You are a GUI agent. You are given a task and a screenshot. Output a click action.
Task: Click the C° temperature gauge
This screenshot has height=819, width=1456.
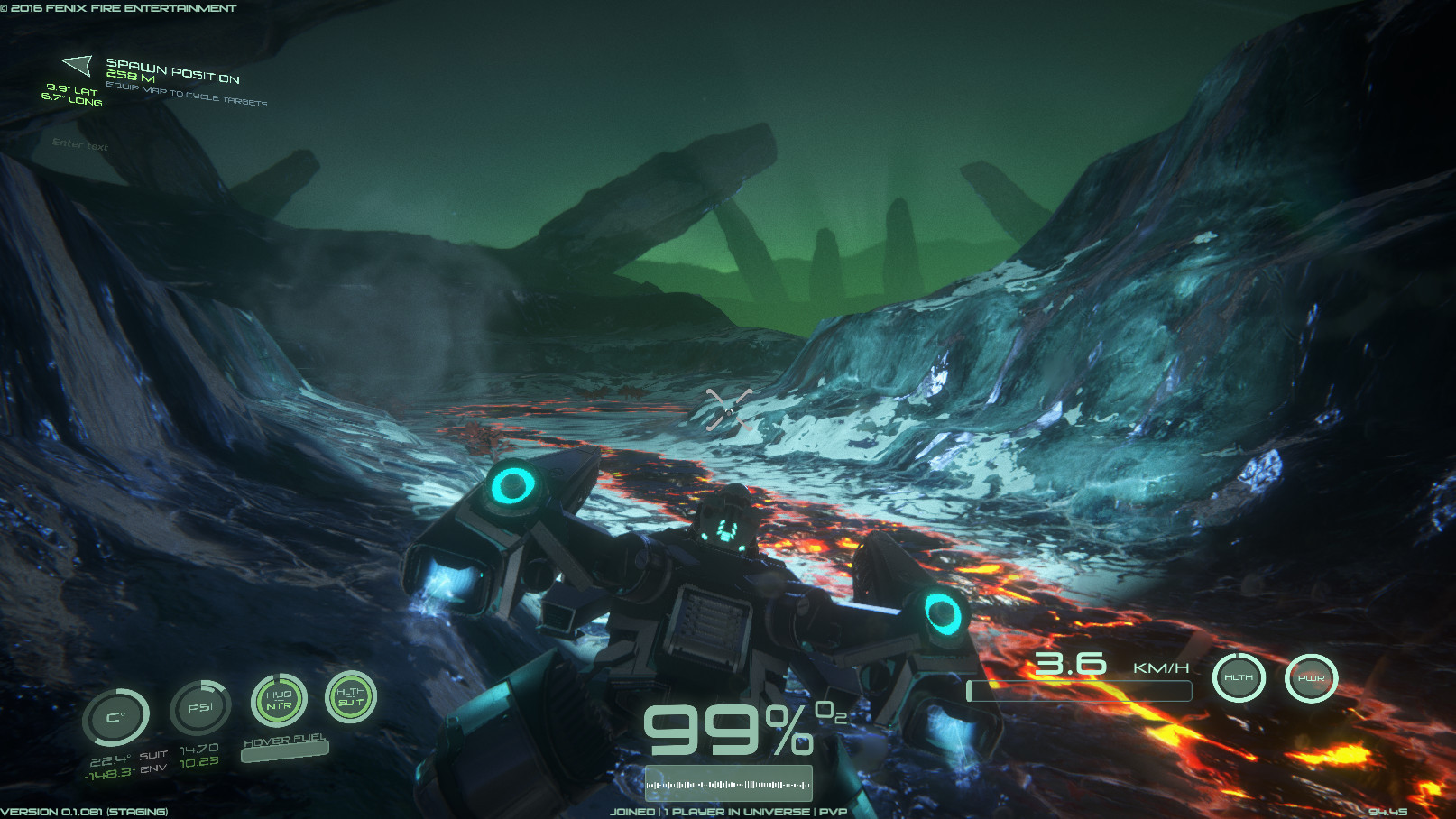119,715
